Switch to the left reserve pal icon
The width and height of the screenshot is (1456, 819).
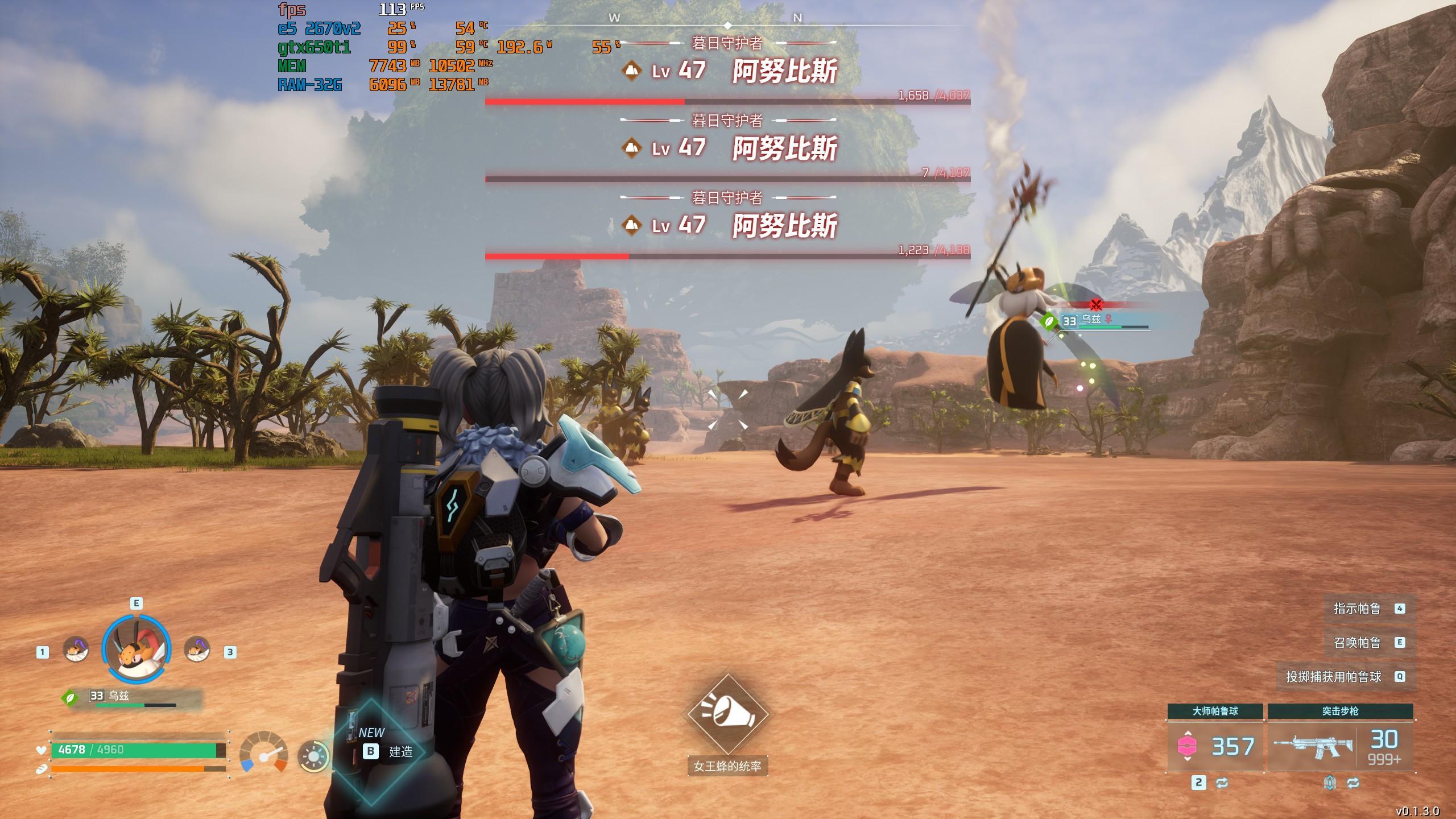point(76,650)
